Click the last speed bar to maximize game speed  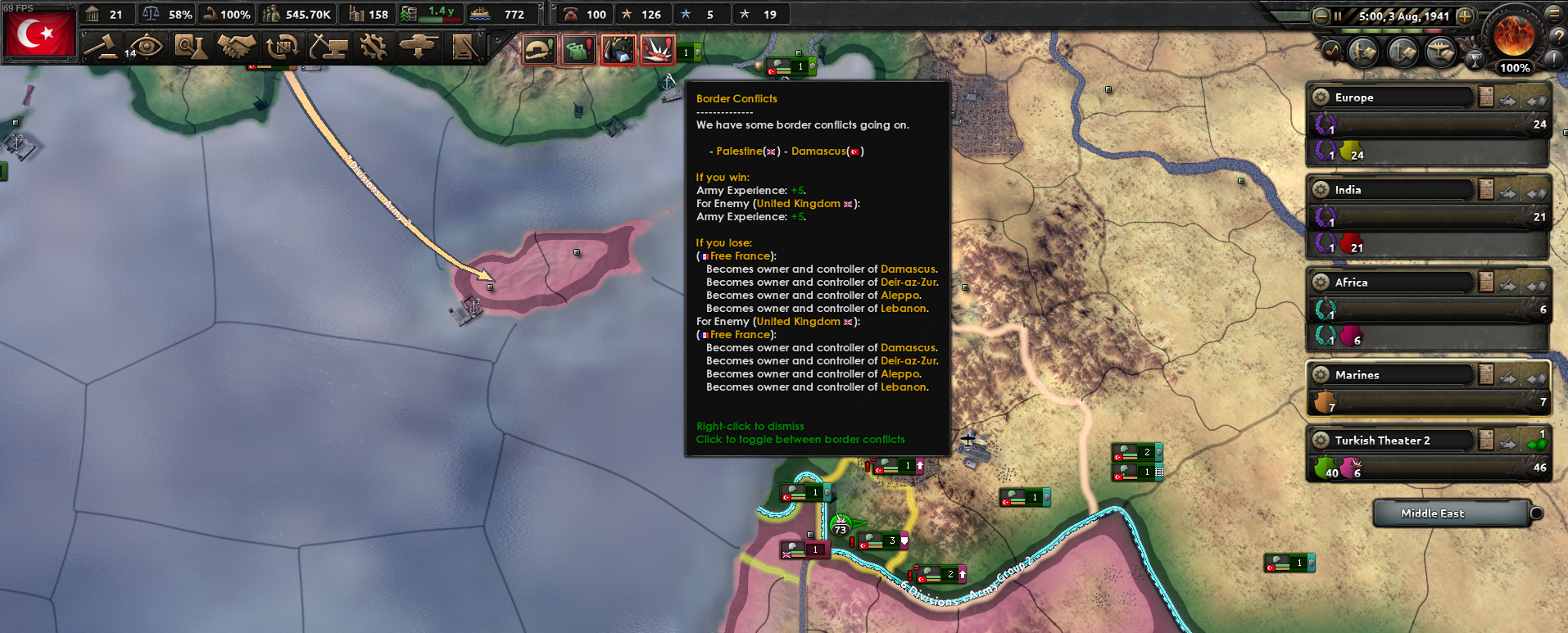pos(1434,31)
